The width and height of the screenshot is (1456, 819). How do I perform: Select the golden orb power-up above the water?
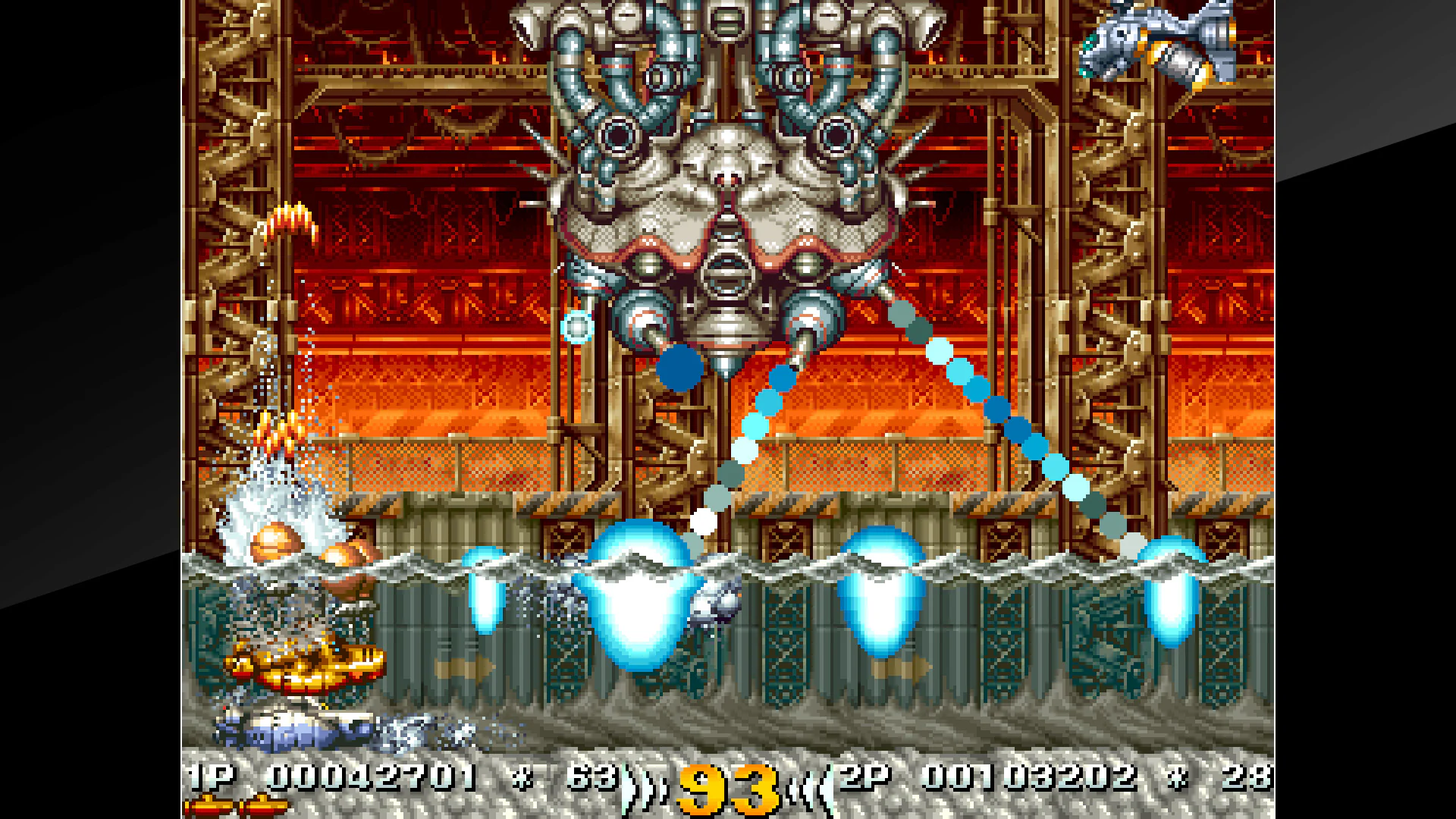tap(277, 540)
